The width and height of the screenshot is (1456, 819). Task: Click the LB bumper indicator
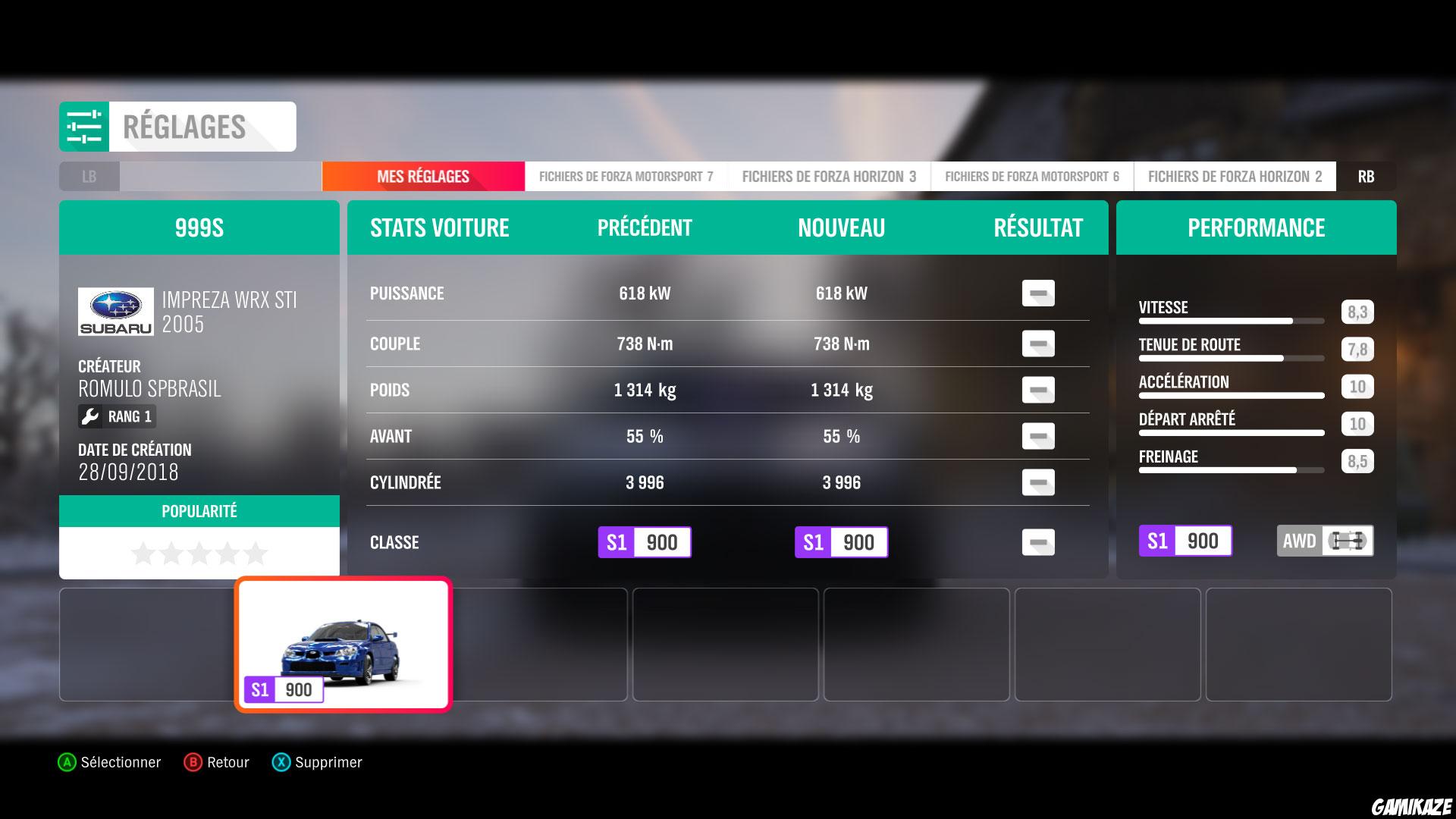(89, 176)
